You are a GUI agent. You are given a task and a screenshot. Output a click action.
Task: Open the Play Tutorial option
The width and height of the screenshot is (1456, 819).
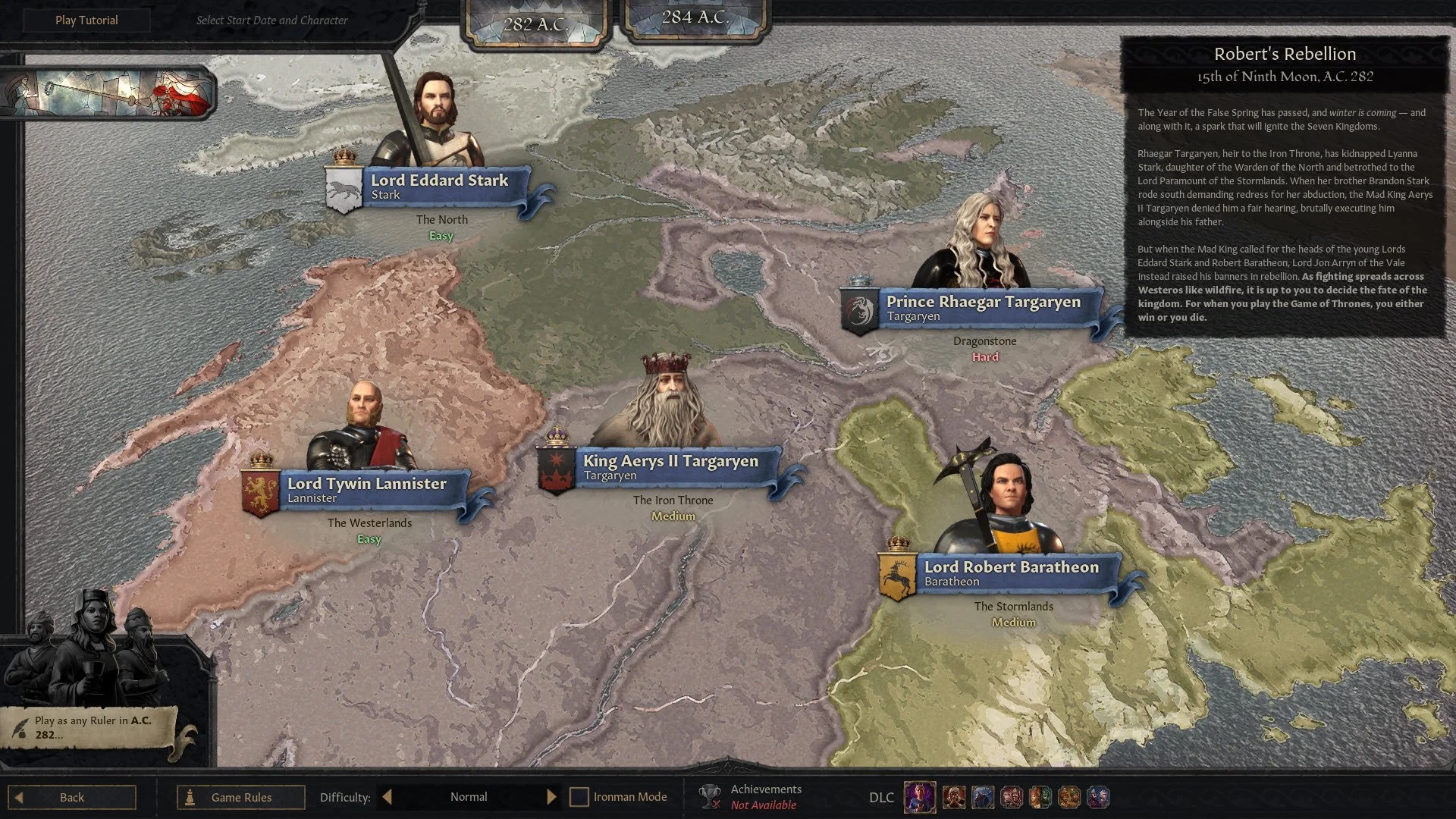tap(86, 20)
